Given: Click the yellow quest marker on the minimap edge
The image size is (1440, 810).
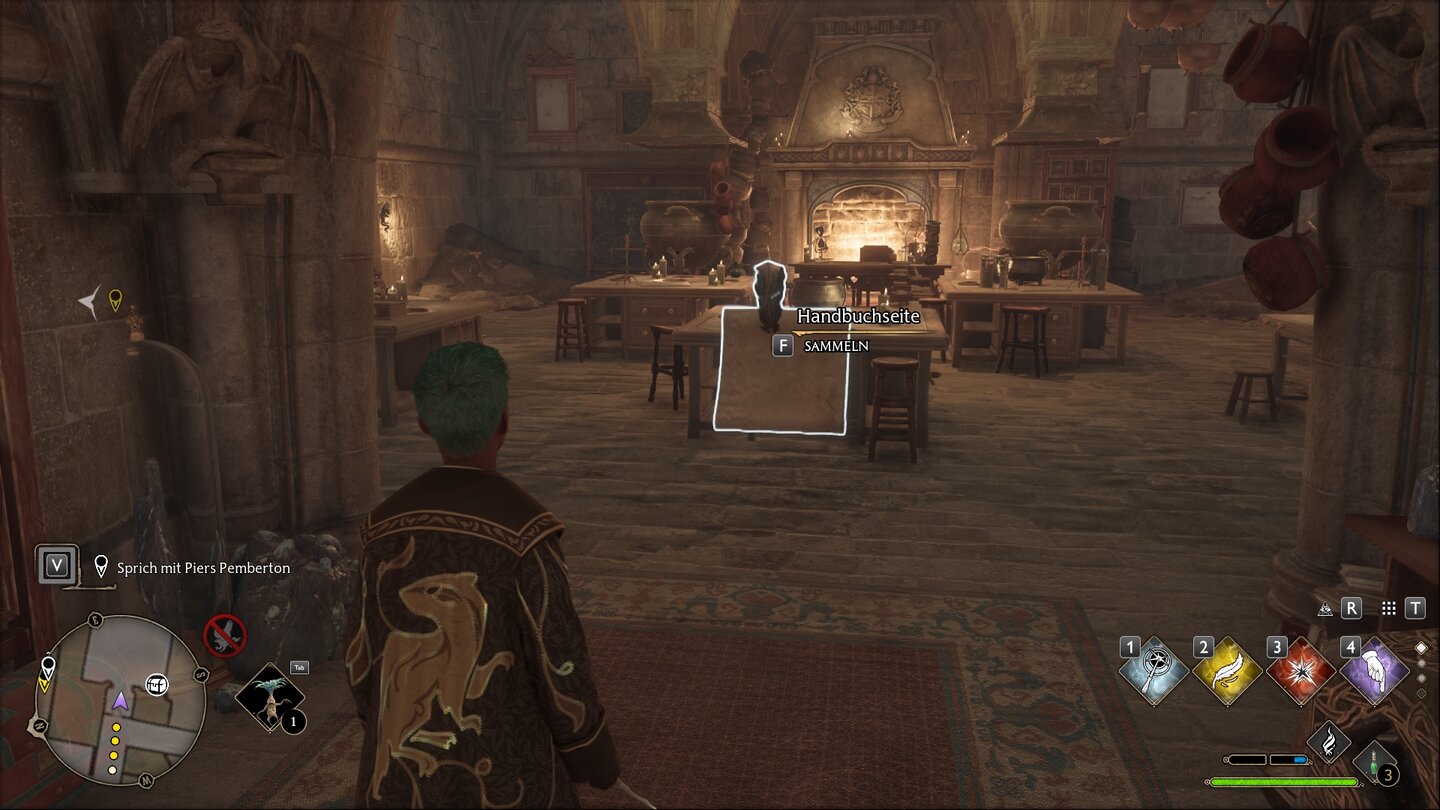Looking at the screenshot, I should (47, 682).
